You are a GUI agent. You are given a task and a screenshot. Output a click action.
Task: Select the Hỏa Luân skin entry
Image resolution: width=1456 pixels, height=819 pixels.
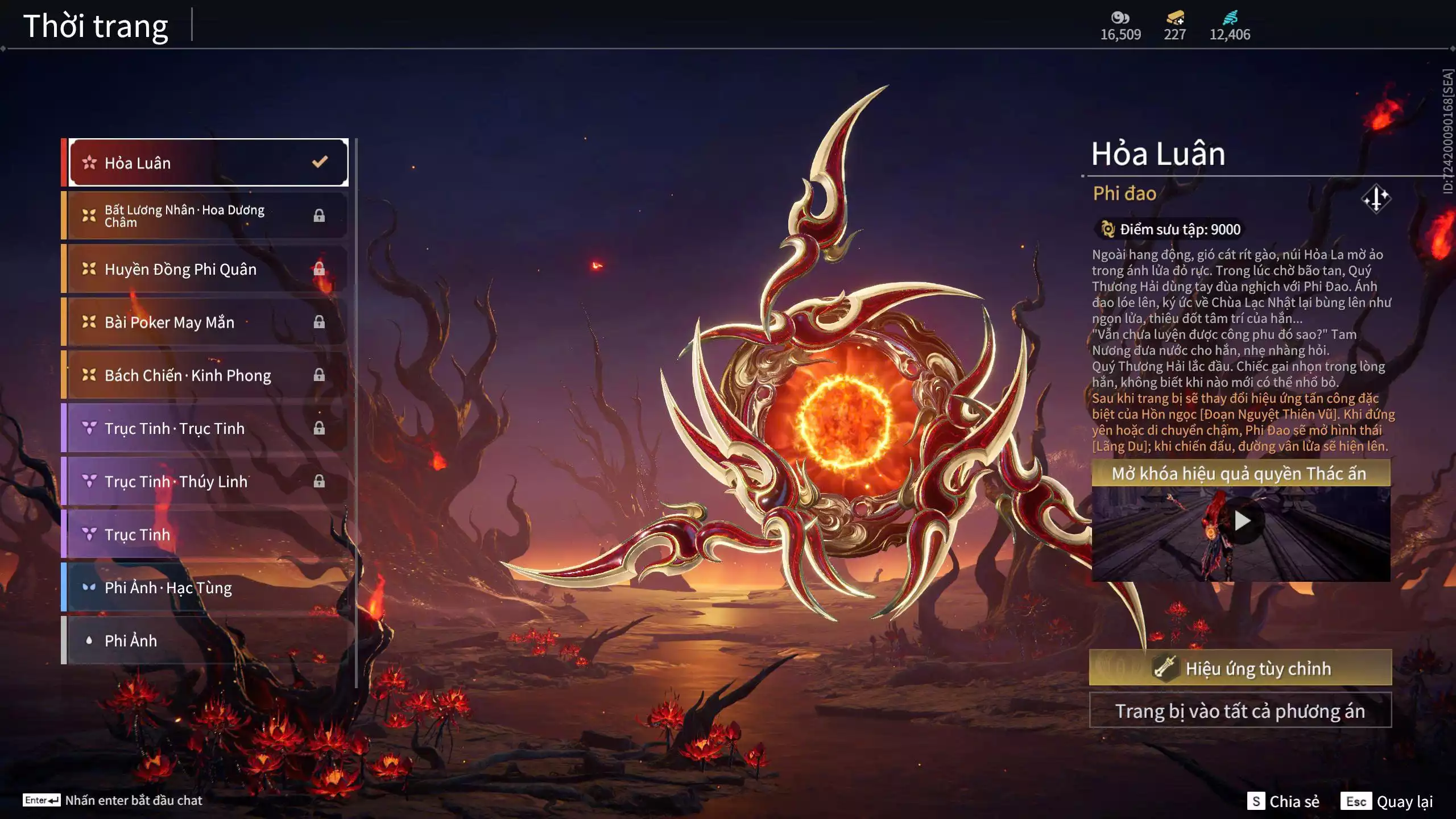click(208, 163)
